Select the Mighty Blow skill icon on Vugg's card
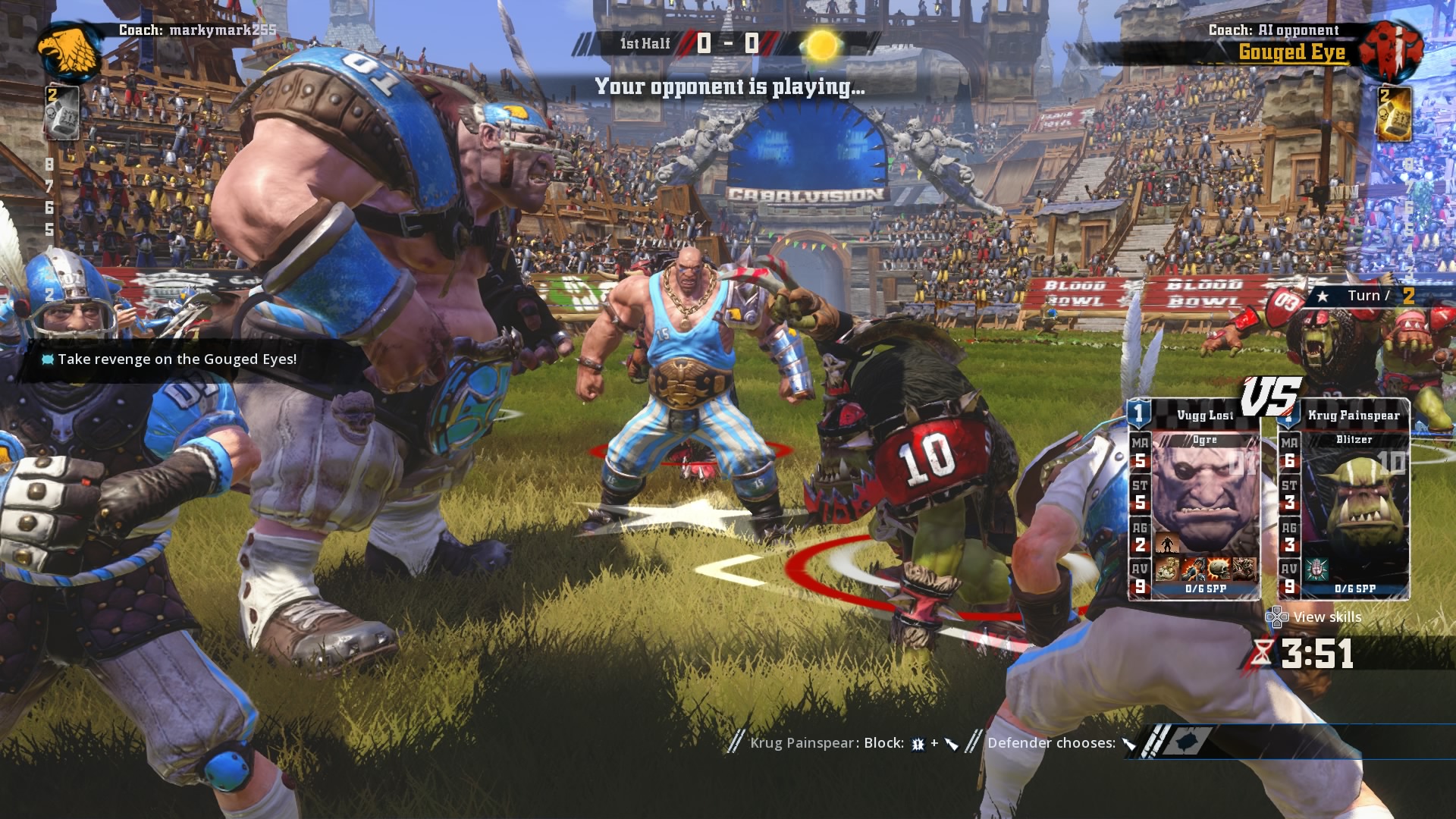 1193,569
